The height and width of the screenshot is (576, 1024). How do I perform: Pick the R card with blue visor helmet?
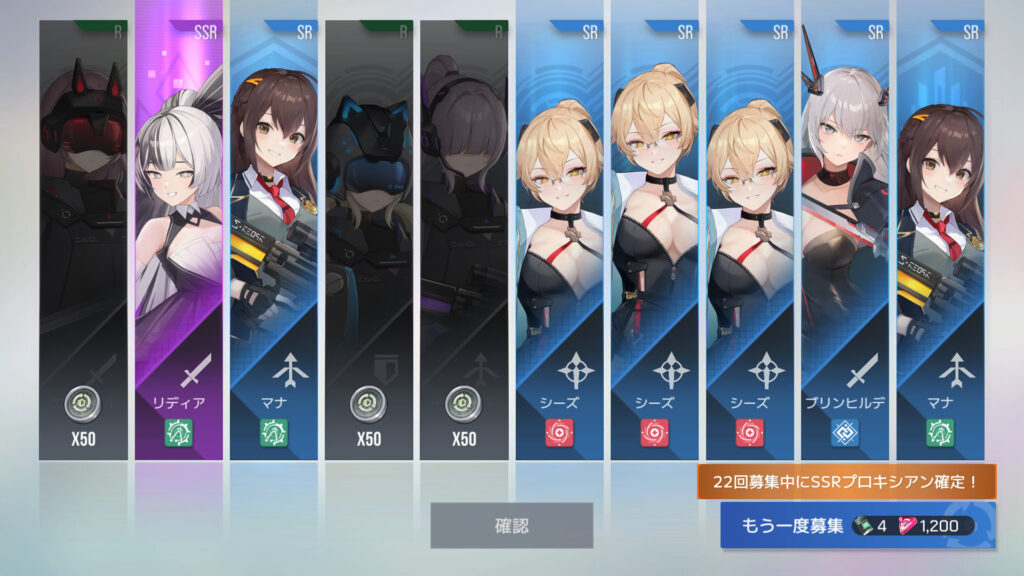368,240
